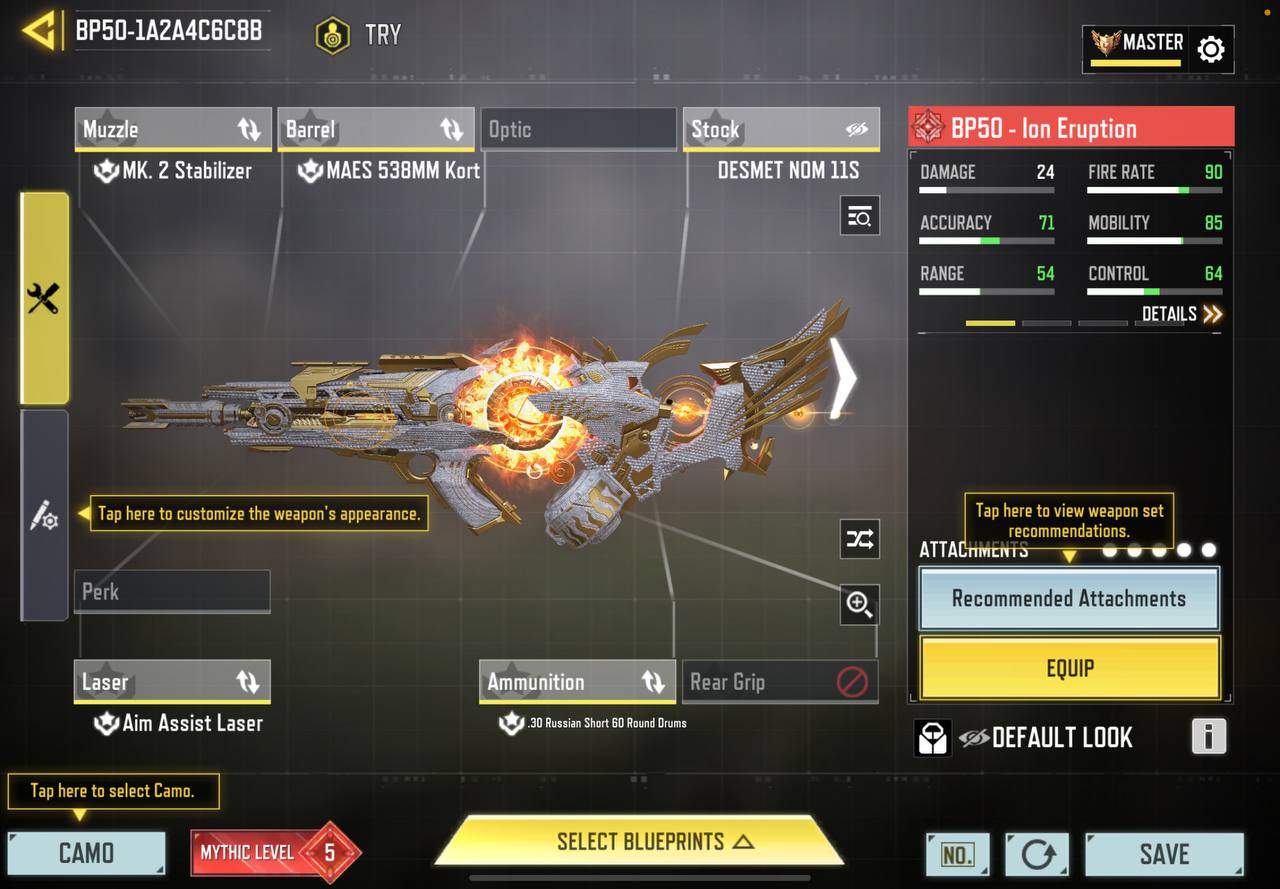Swap the Barrel attachment
The width and height of the screenshot is (1280, 889).
point(375,129)
